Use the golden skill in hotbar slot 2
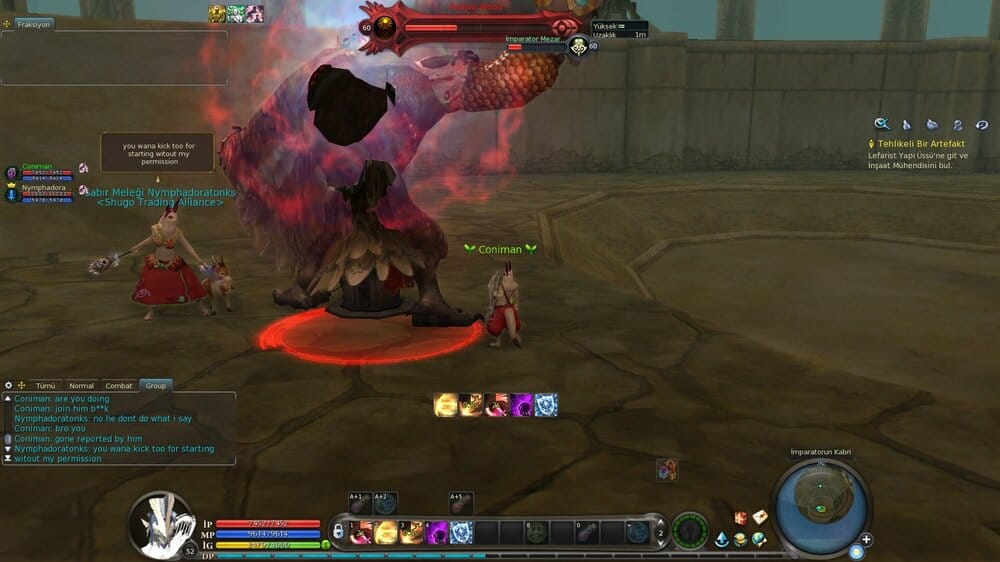The width and height of the screenshot is (1000, 562). (x=386, y=532)
